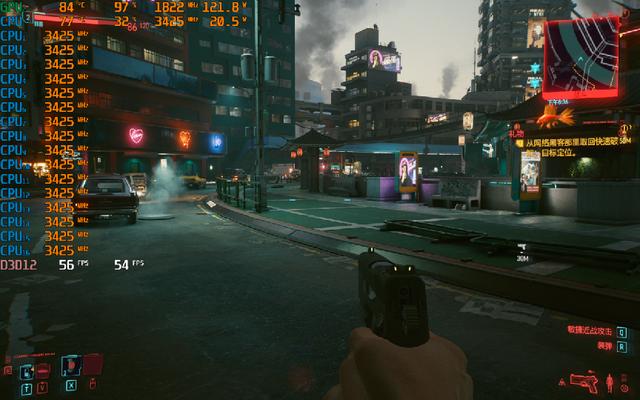Select the phone slot icon
The height and width of the screenshot is (400, 640).
pyautogui.click(x=27, y=371)
